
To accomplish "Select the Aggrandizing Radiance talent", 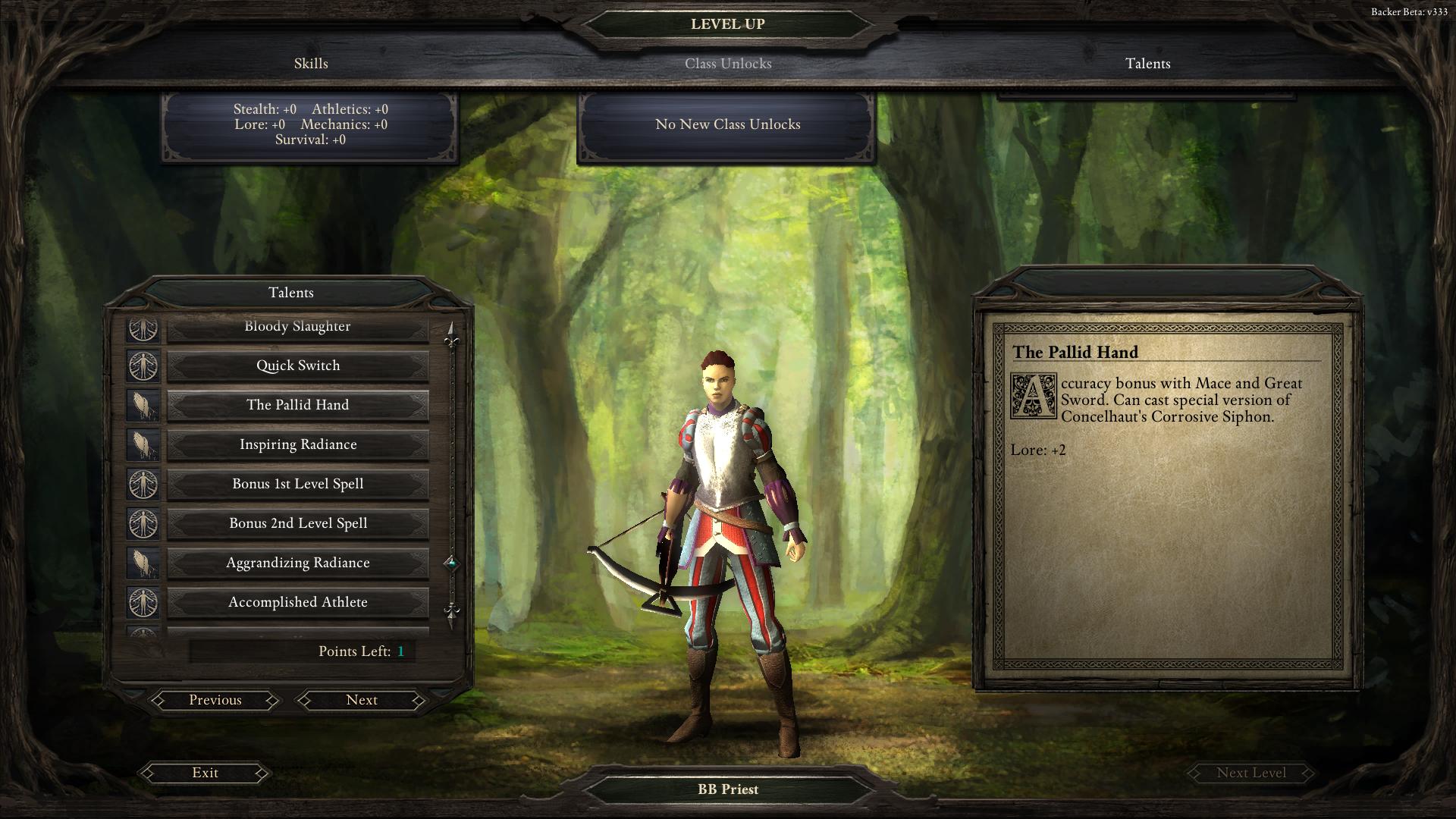I will click(x=297, y=563).
